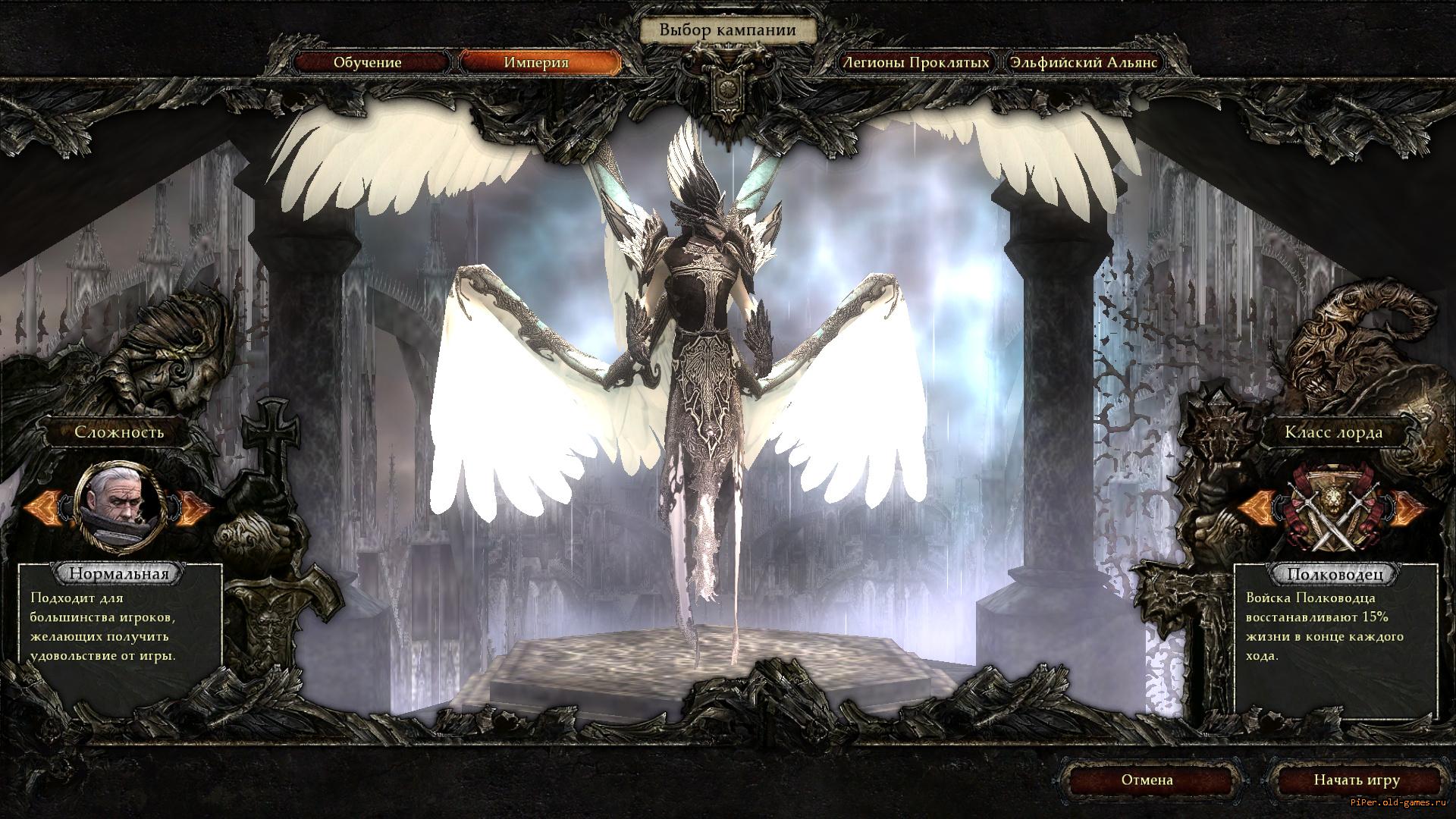Screen dimensions: 1456x819
Task: Cancel with the Отмена button
Action: coord(1147,780)
